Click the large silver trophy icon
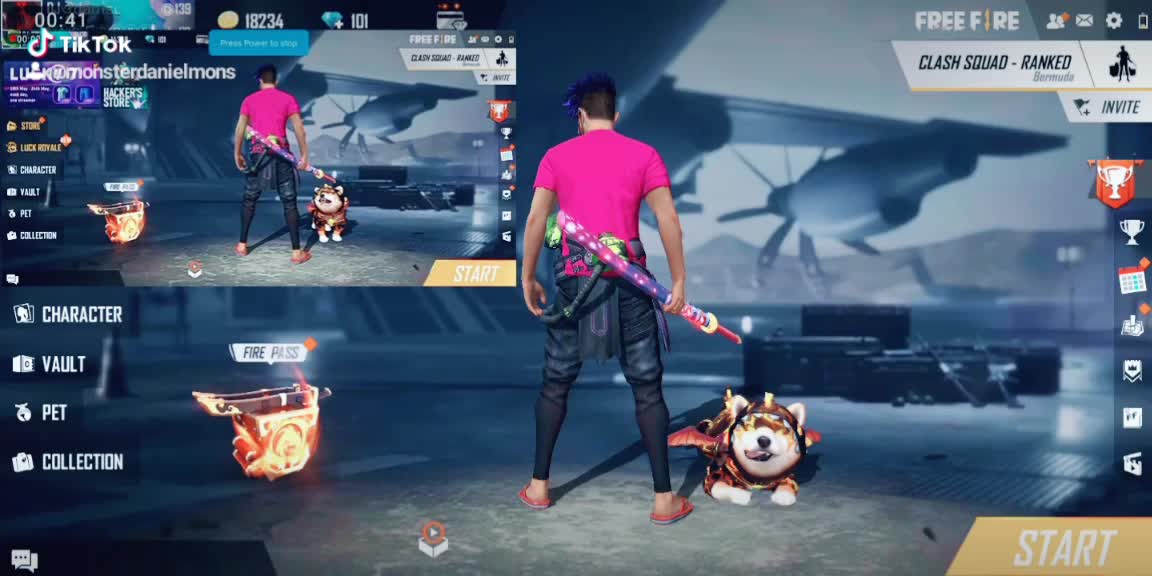Viewport: 1152px width, 576px height. click(x=1132, y=232)
